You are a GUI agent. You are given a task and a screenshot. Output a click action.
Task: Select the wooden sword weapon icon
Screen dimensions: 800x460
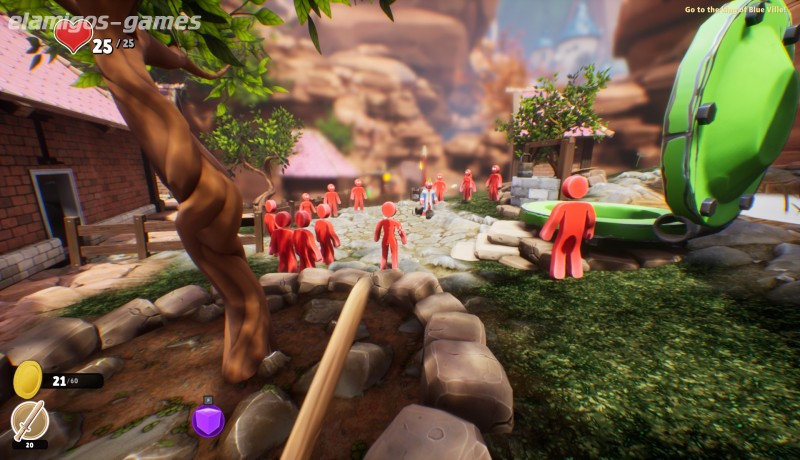pyautogui.click(x=29, y=419)
